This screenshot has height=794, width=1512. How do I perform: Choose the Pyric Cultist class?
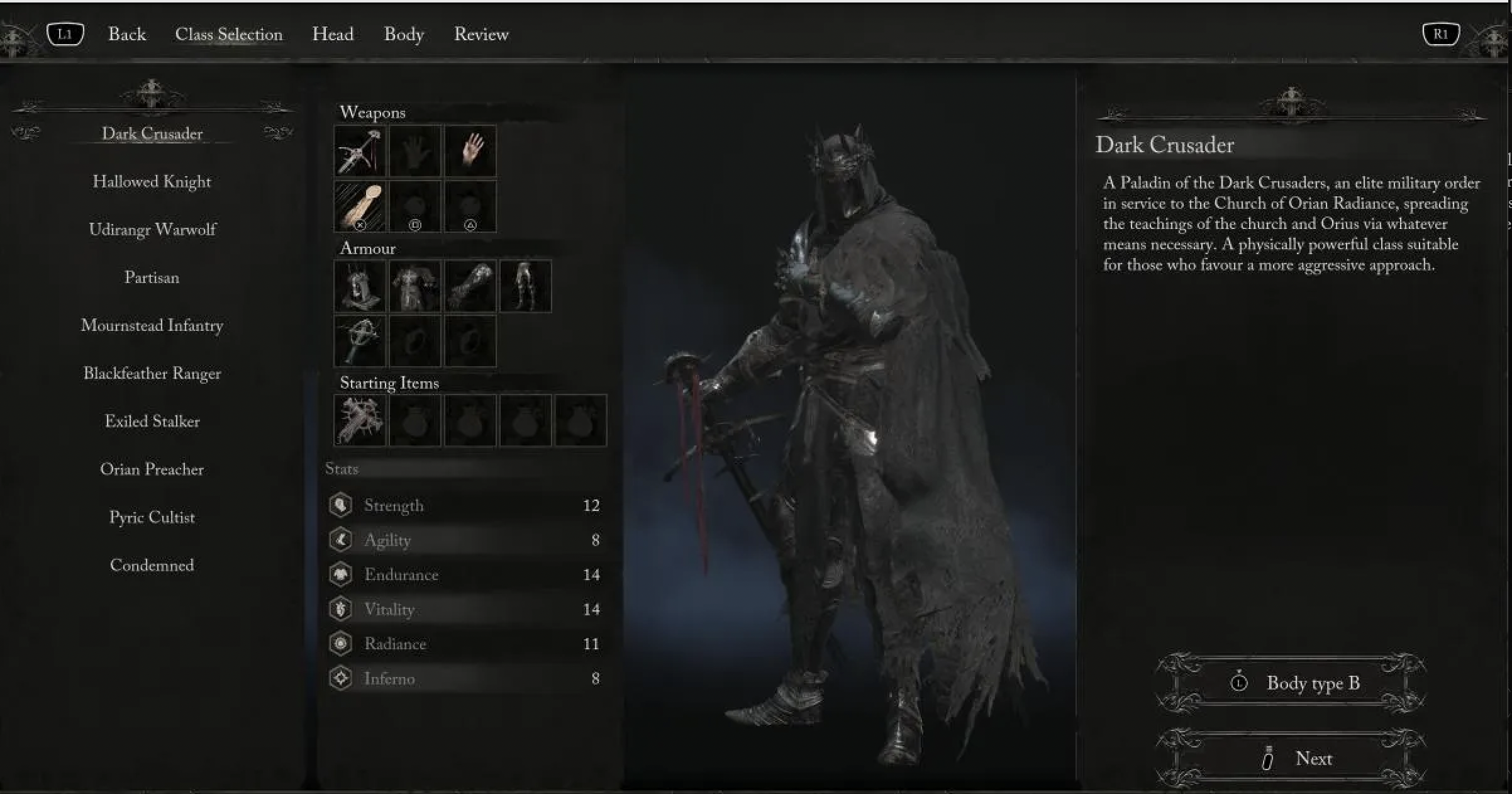point(152,517)
